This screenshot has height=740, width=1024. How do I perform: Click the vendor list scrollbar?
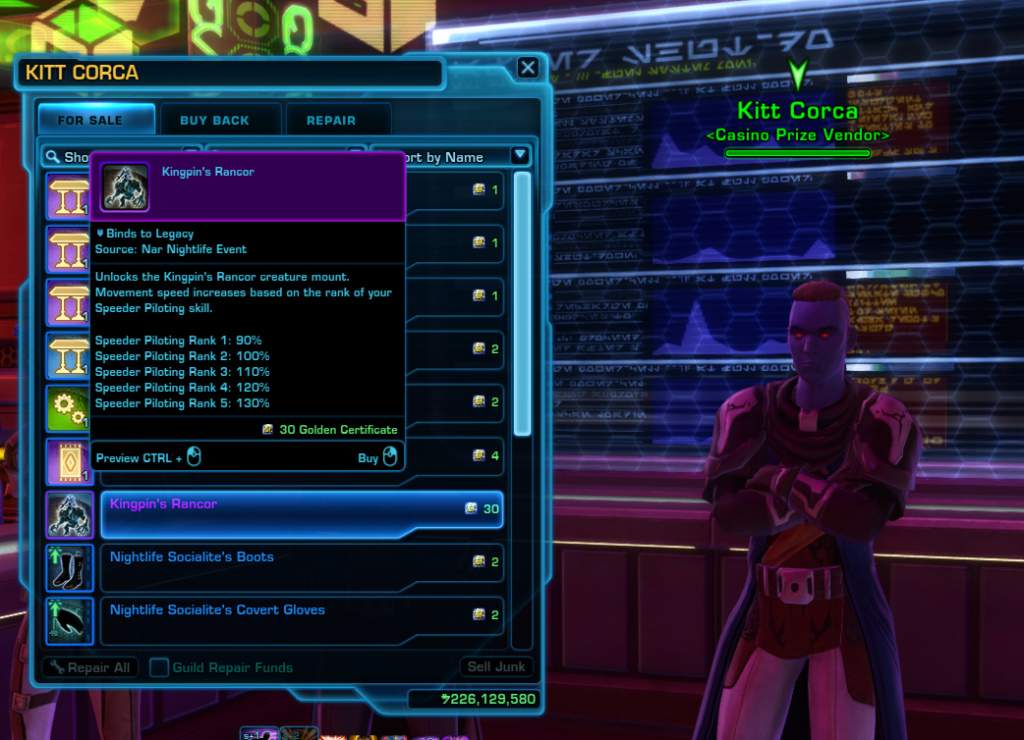click(522, 300)
